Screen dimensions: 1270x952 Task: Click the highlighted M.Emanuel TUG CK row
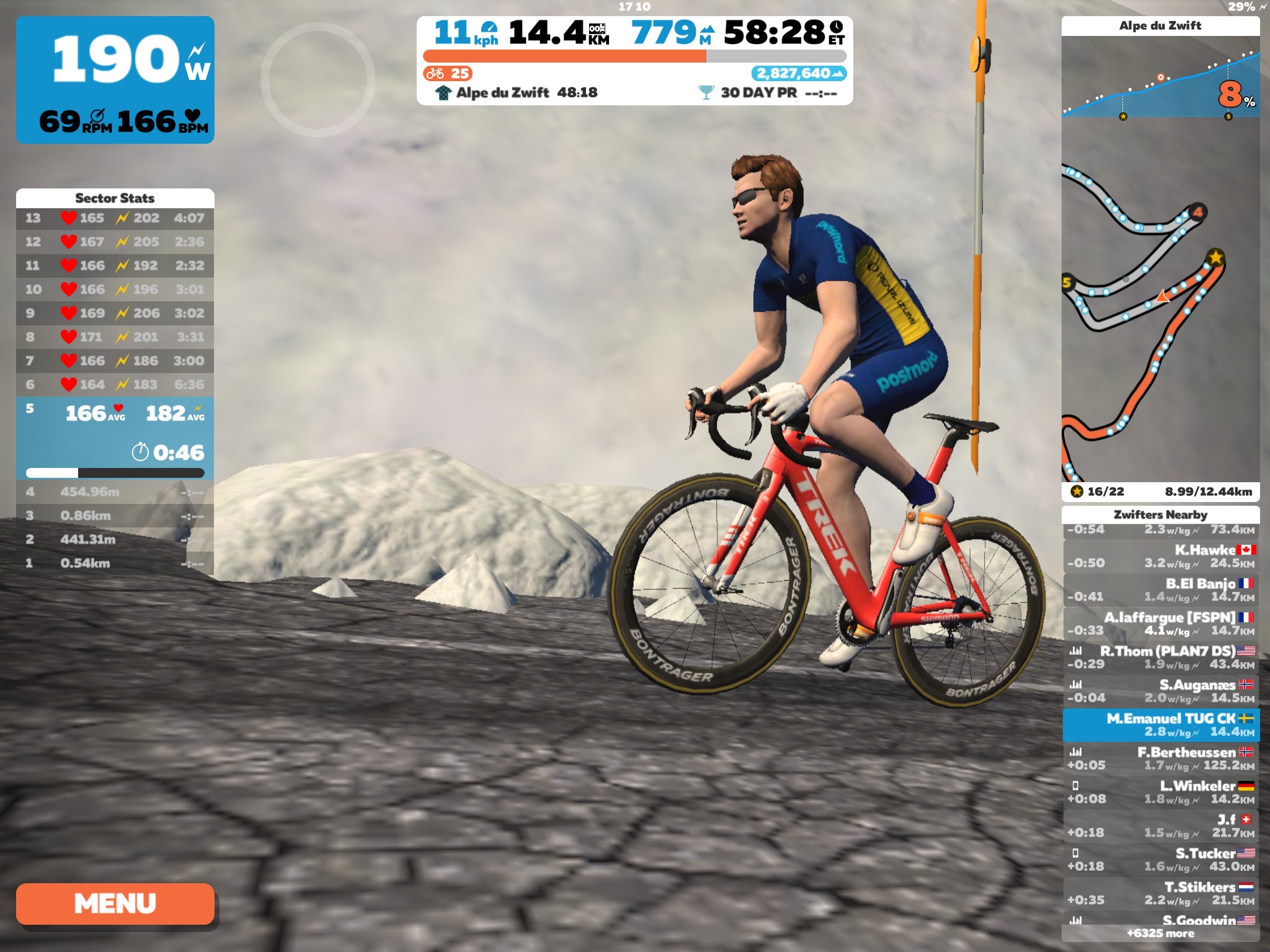coord(1160,725)
